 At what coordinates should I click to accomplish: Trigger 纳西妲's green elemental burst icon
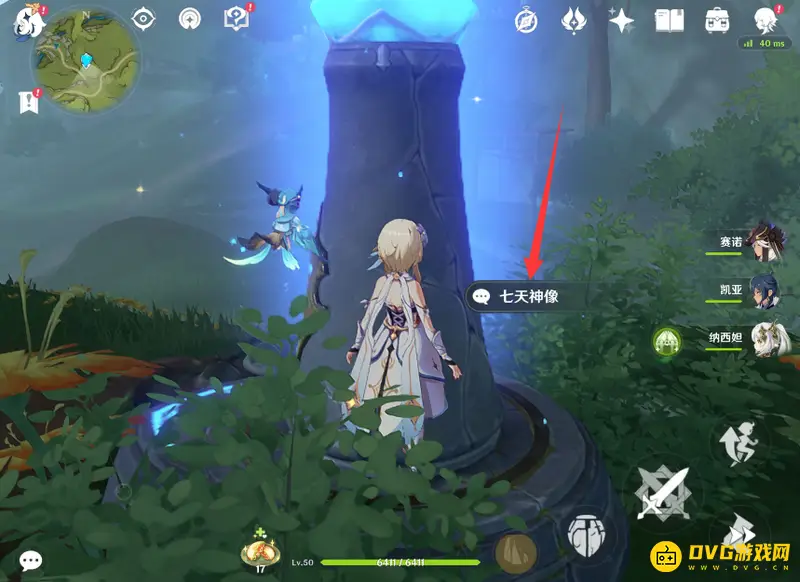tap(666, 341)
